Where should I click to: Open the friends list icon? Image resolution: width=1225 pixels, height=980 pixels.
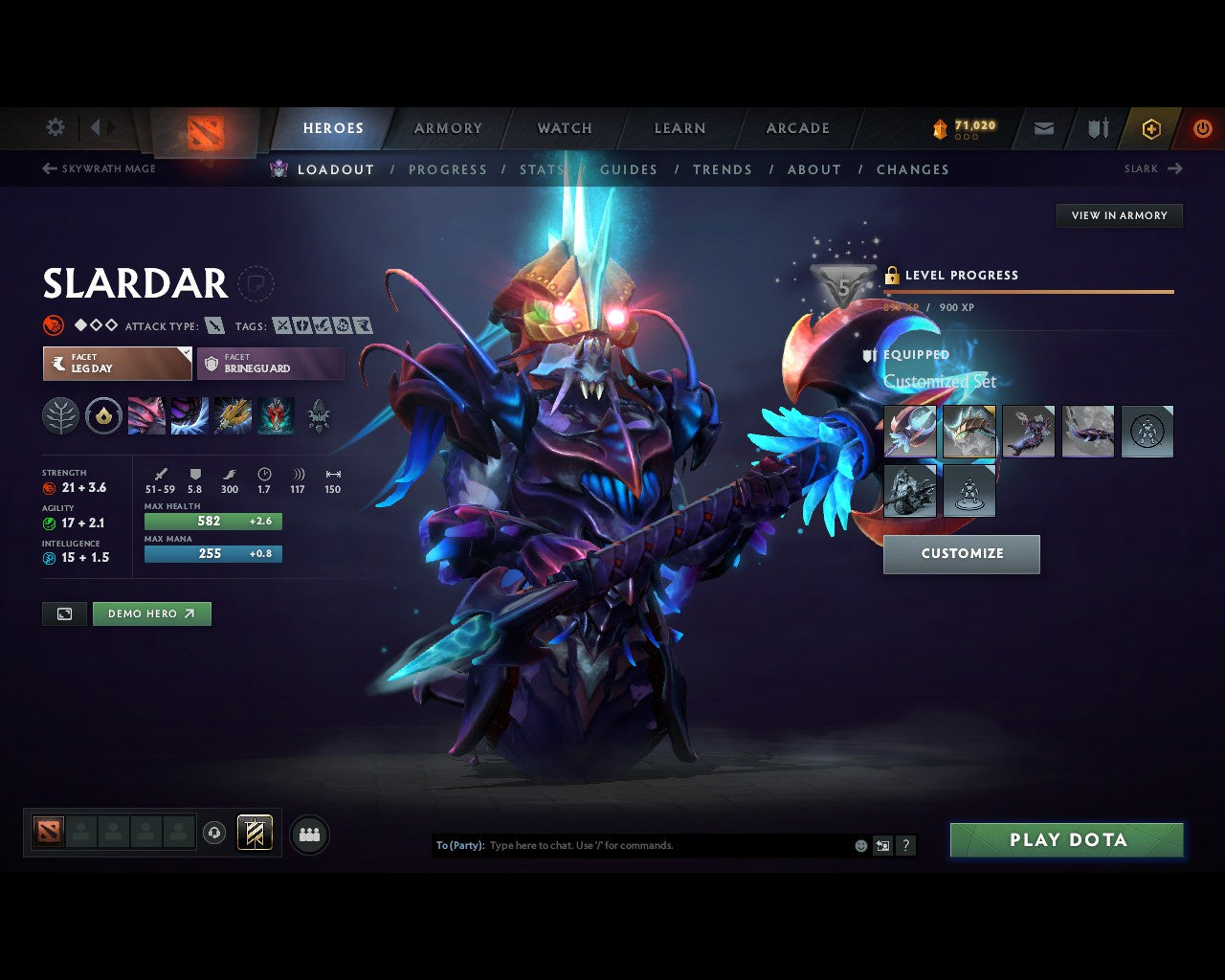click(309, 834)
